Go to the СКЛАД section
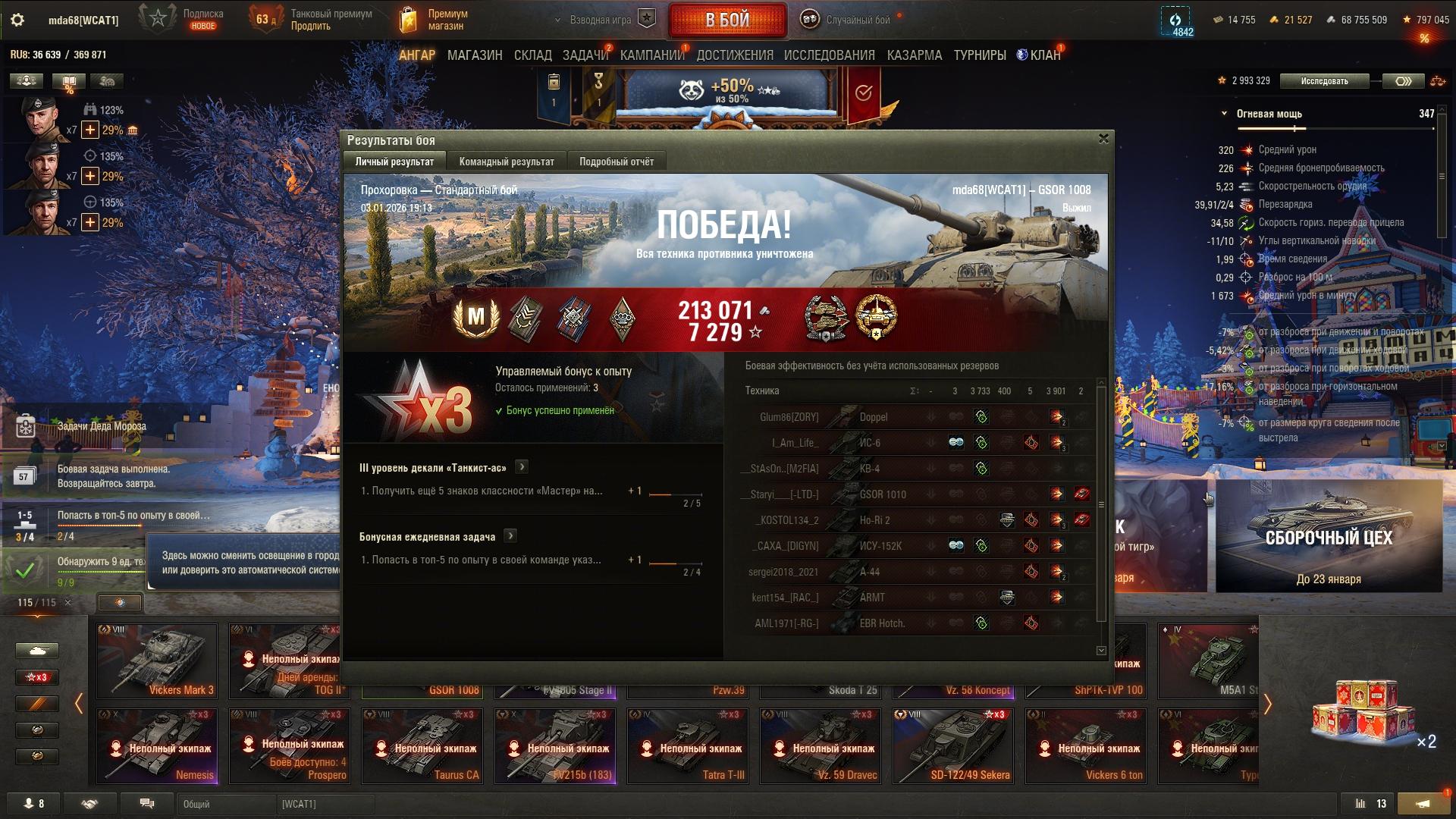This screenshot has height=819, width=1456. [x=532, y=55]
